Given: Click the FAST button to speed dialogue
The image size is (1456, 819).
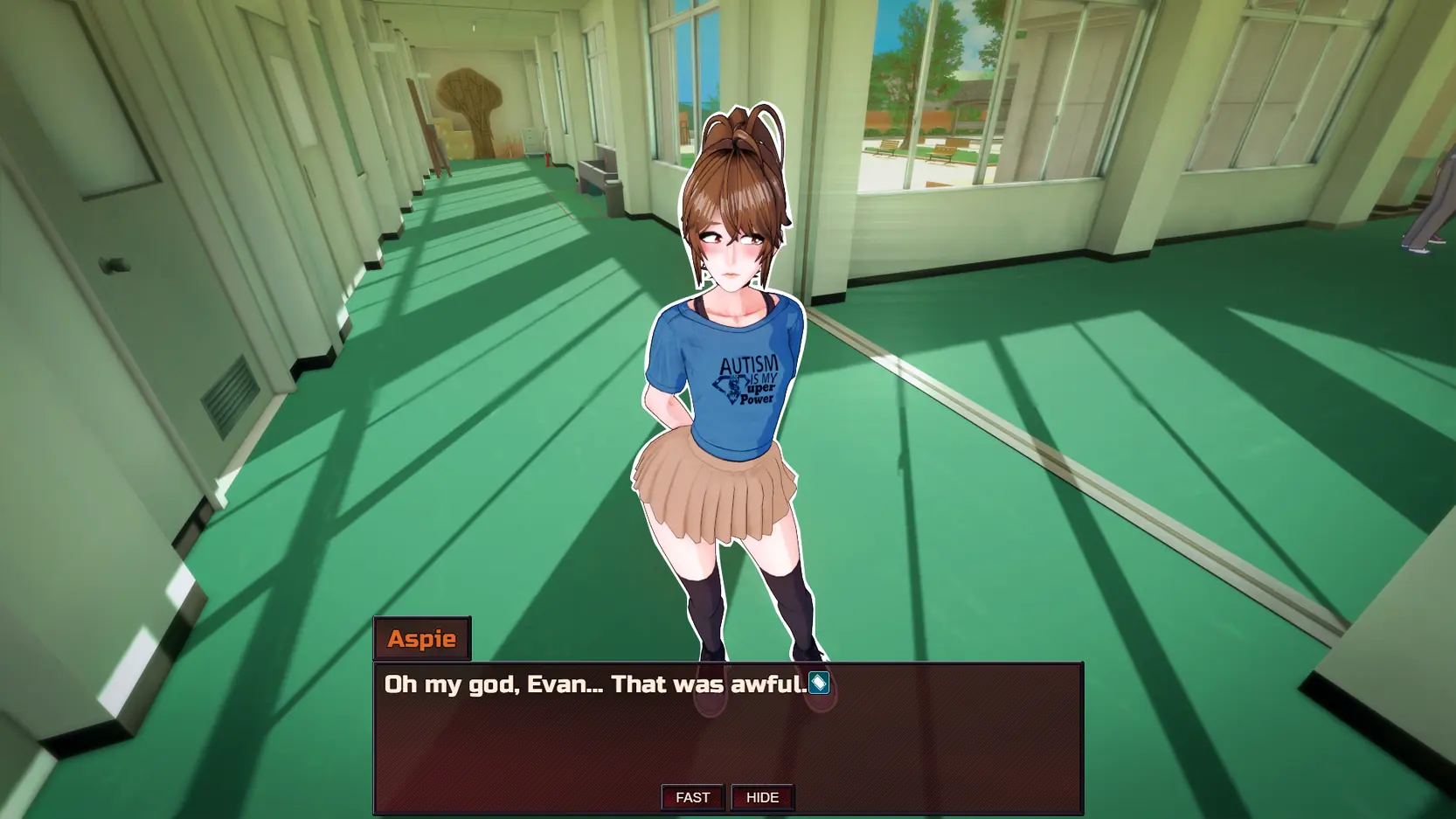Looking at the screenshot, I should (692, 797).
